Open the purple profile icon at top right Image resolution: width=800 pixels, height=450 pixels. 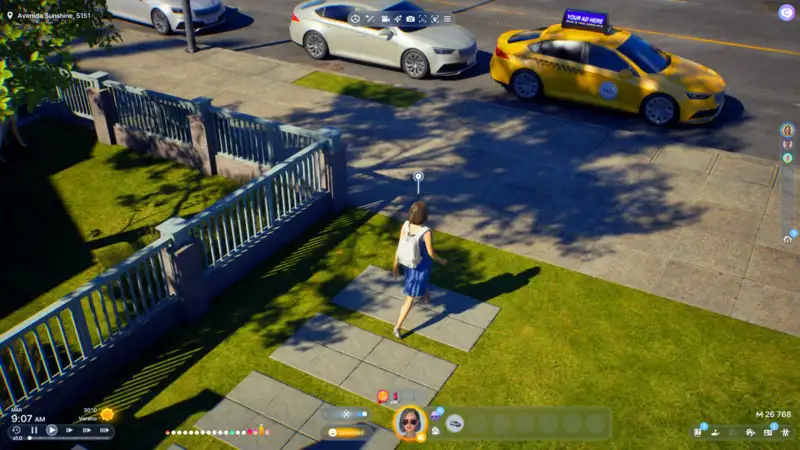click(x=786, y=12)
